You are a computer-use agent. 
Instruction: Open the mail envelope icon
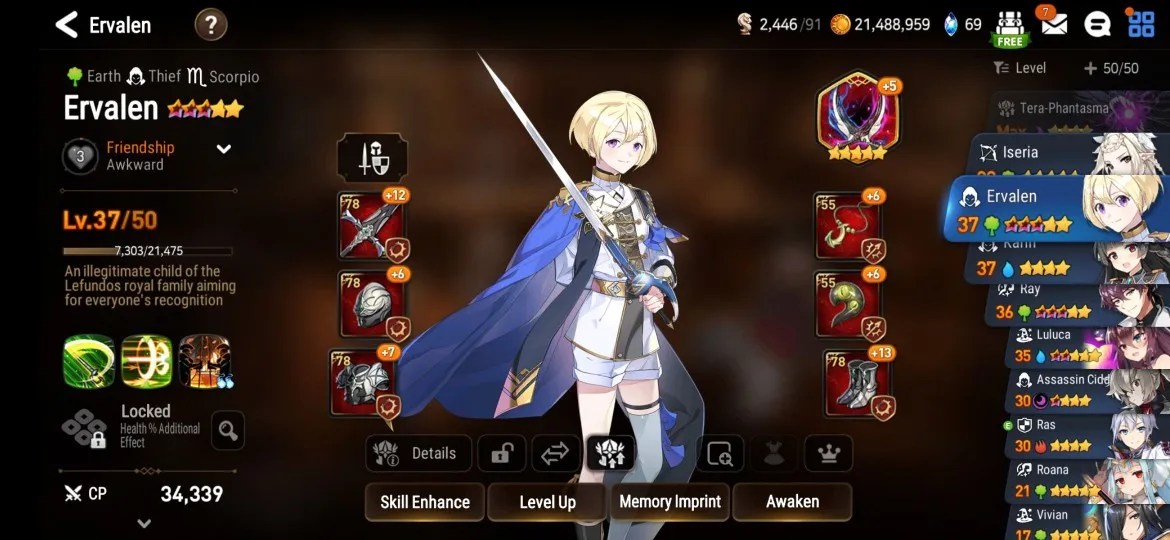pos(1053,24)
